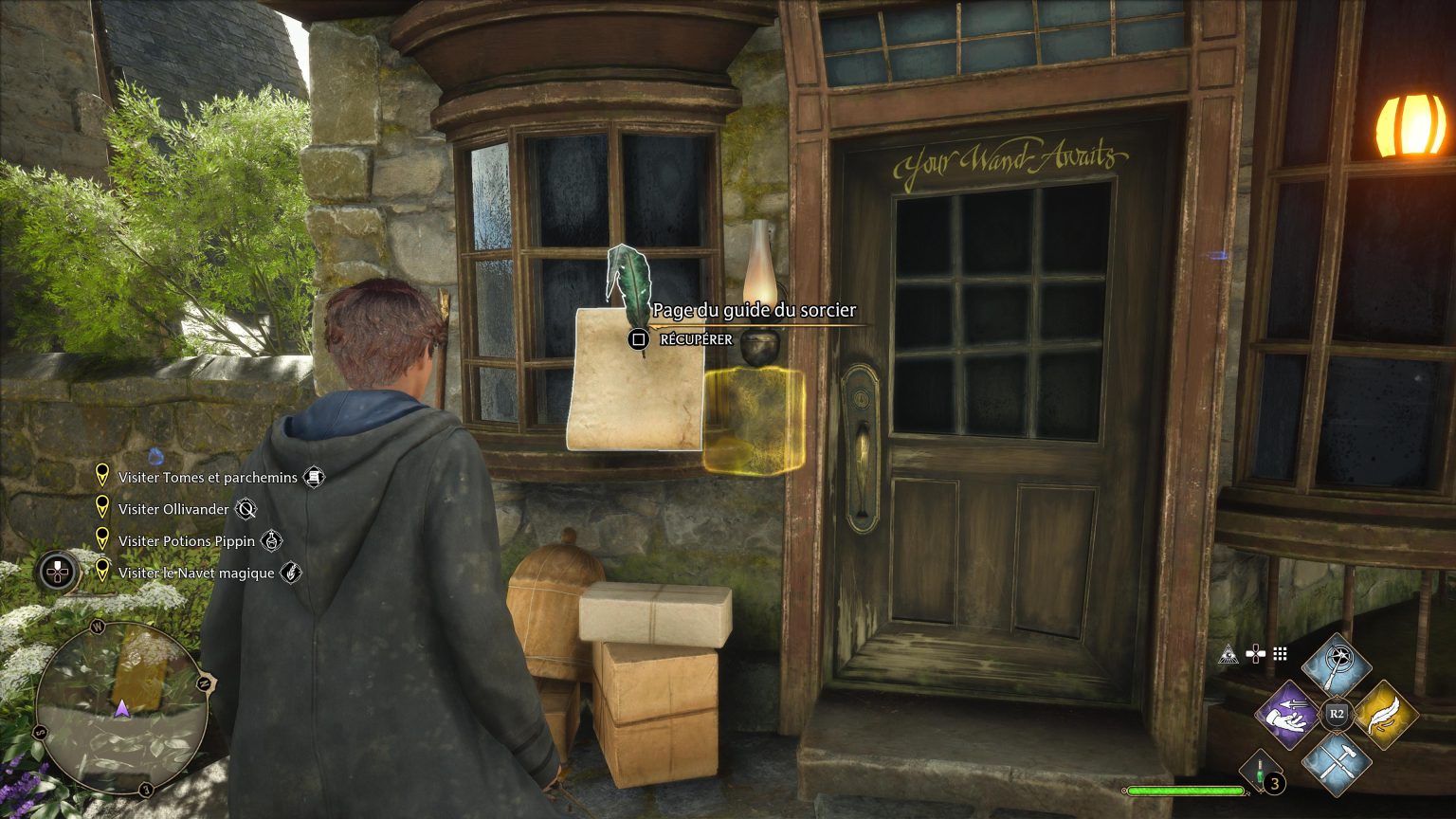Screen dimensions: 1456x819
Task: Select the Visiter Tomes et parchemins objective
Action: coord(208,478)
